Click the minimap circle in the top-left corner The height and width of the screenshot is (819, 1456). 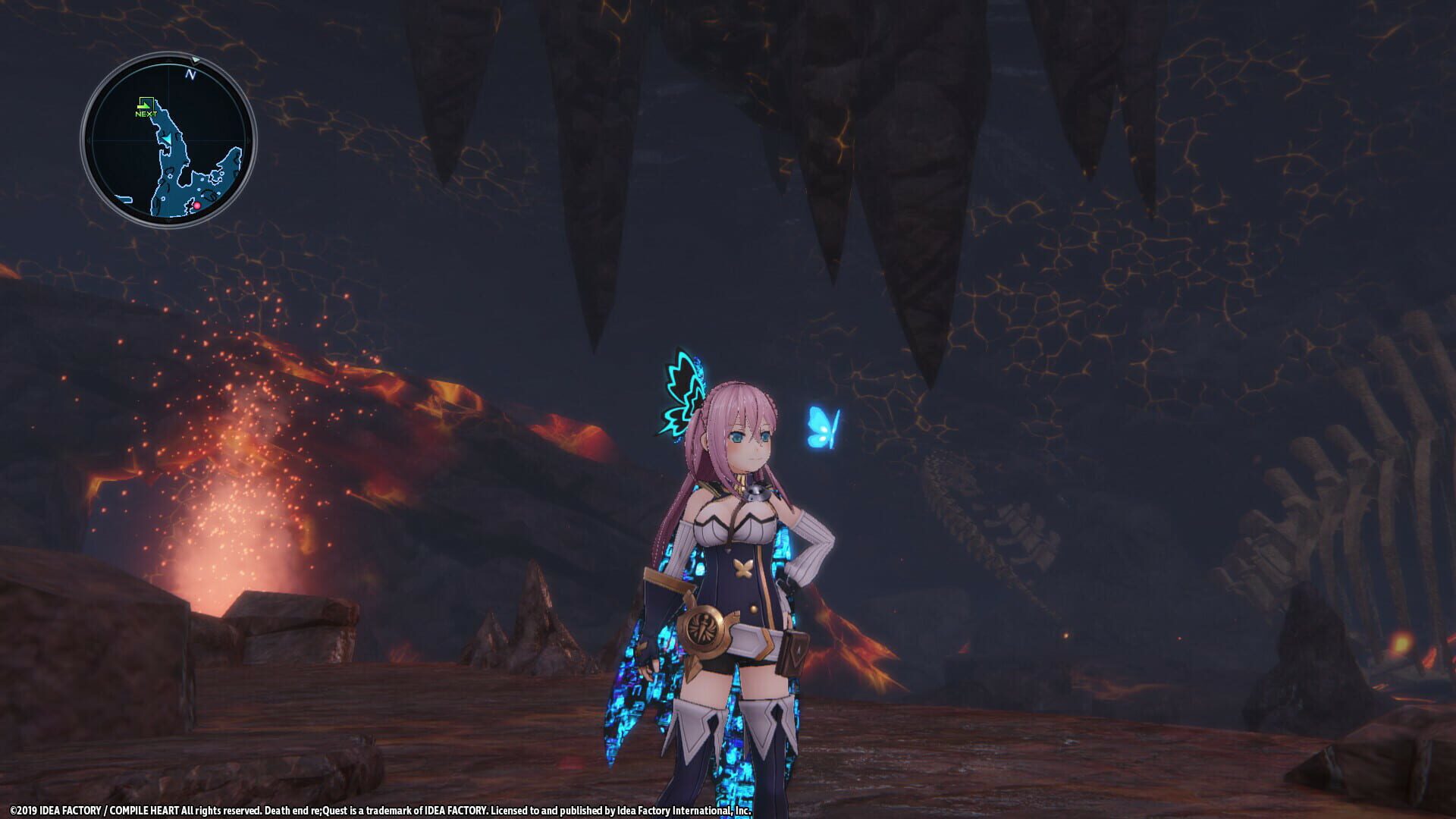click(x=168, y=136)
